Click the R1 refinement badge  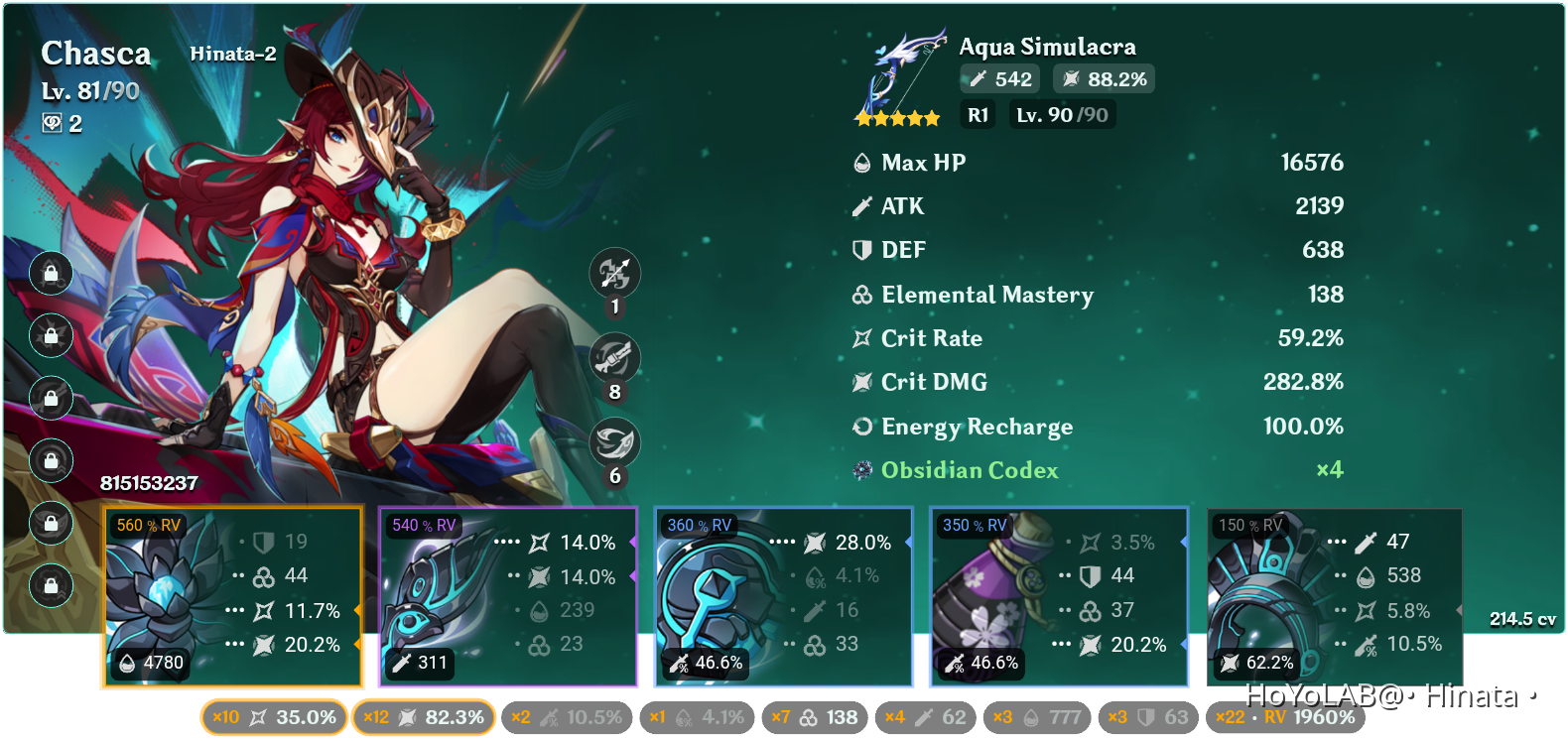[978, 114]
